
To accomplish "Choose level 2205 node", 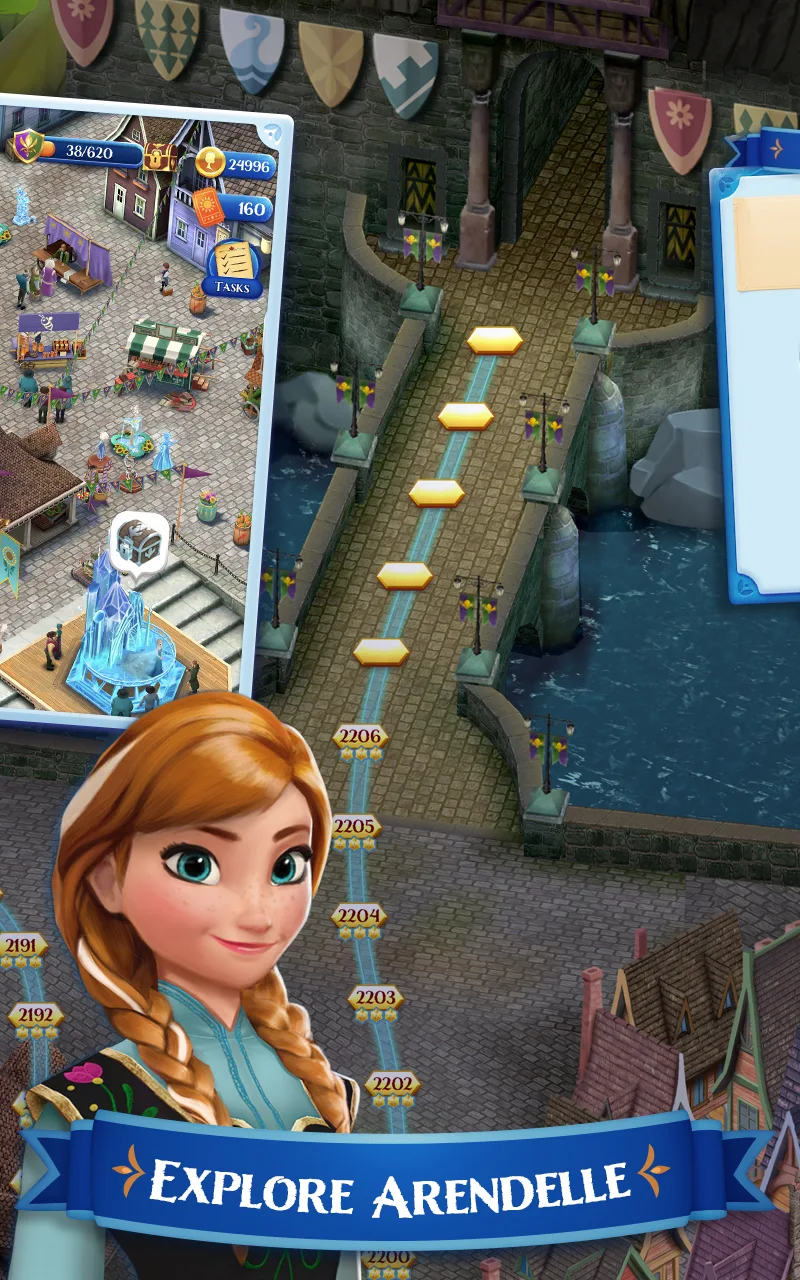I will 357,828.
